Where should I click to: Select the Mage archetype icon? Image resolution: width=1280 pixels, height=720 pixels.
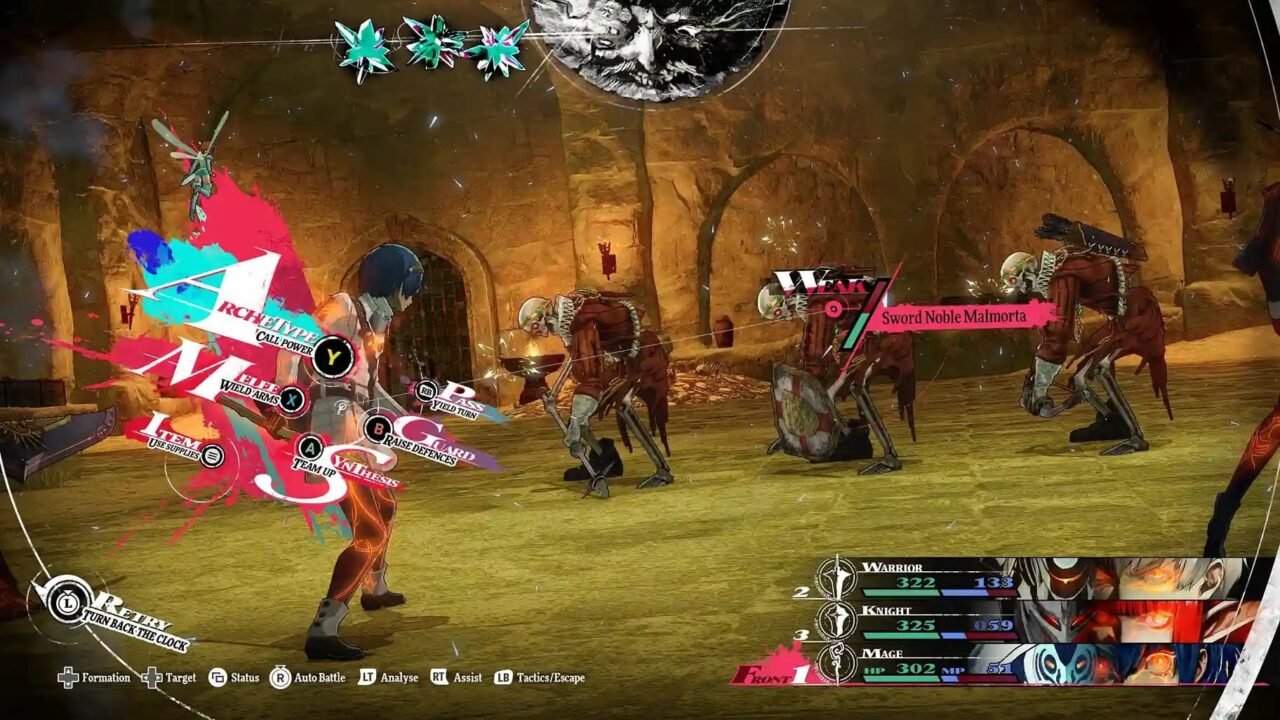pos(836,661)
